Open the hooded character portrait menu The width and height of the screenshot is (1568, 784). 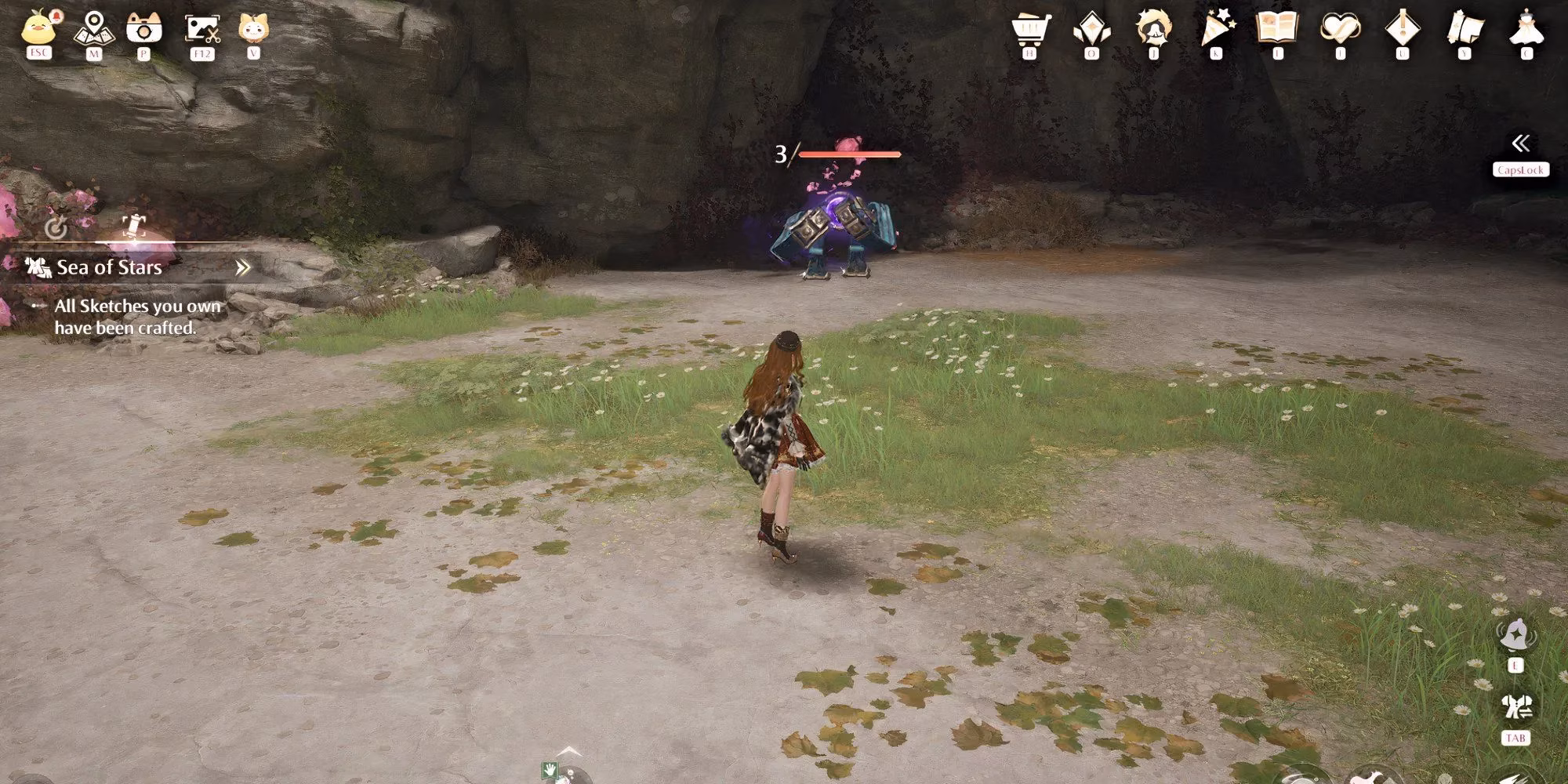pos(1153,29)
